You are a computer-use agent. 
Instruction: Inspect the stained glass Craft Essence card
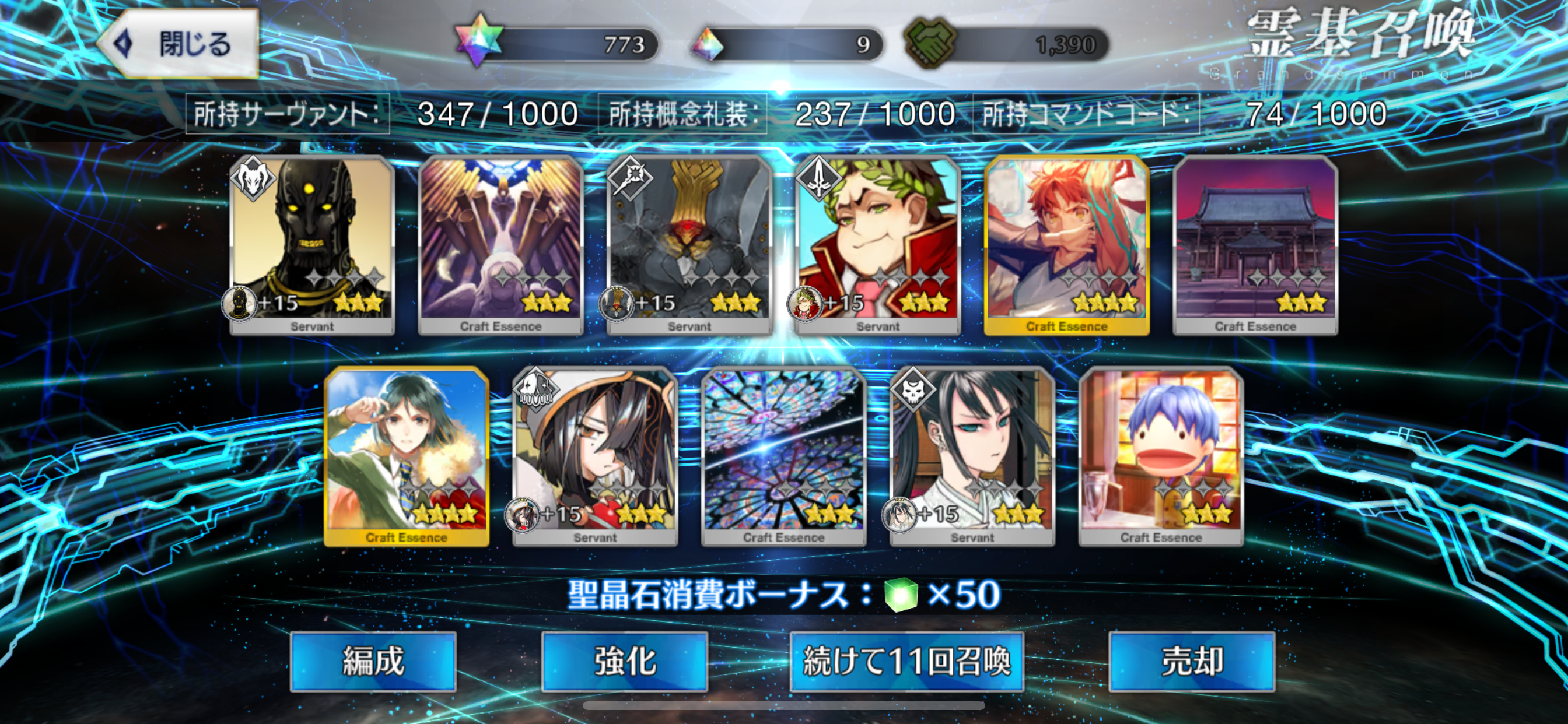point(783,455)
